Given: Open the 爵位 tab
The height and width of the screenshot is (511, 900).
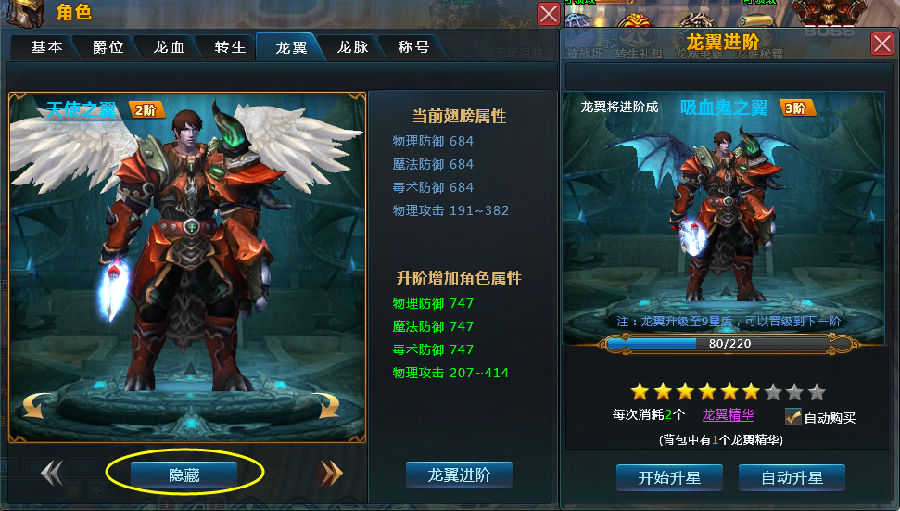Looking at the screenshot, I should tap(108, 47).
